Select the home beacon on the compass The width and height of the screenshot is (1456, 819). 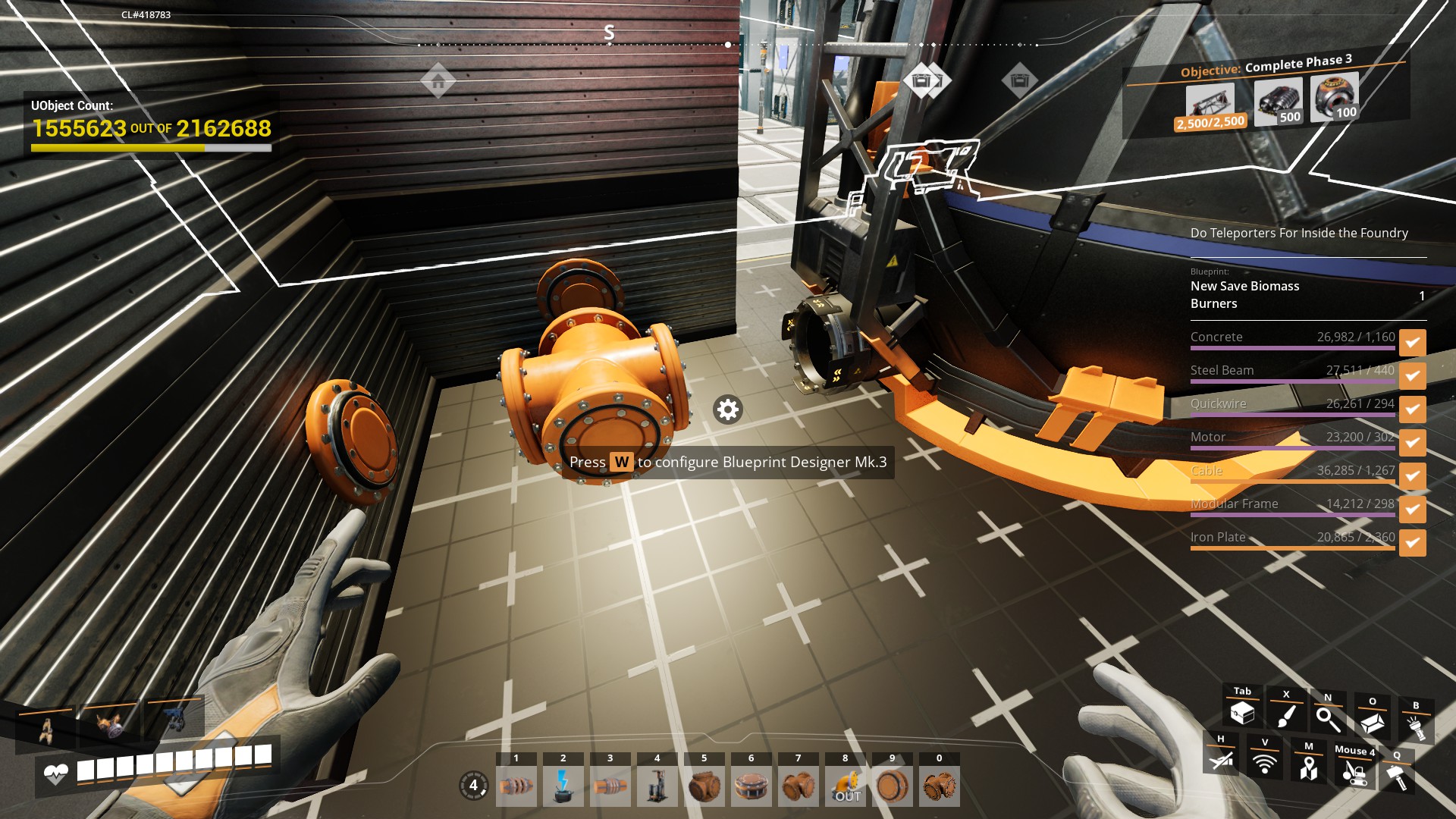click(x=438, y=80)
